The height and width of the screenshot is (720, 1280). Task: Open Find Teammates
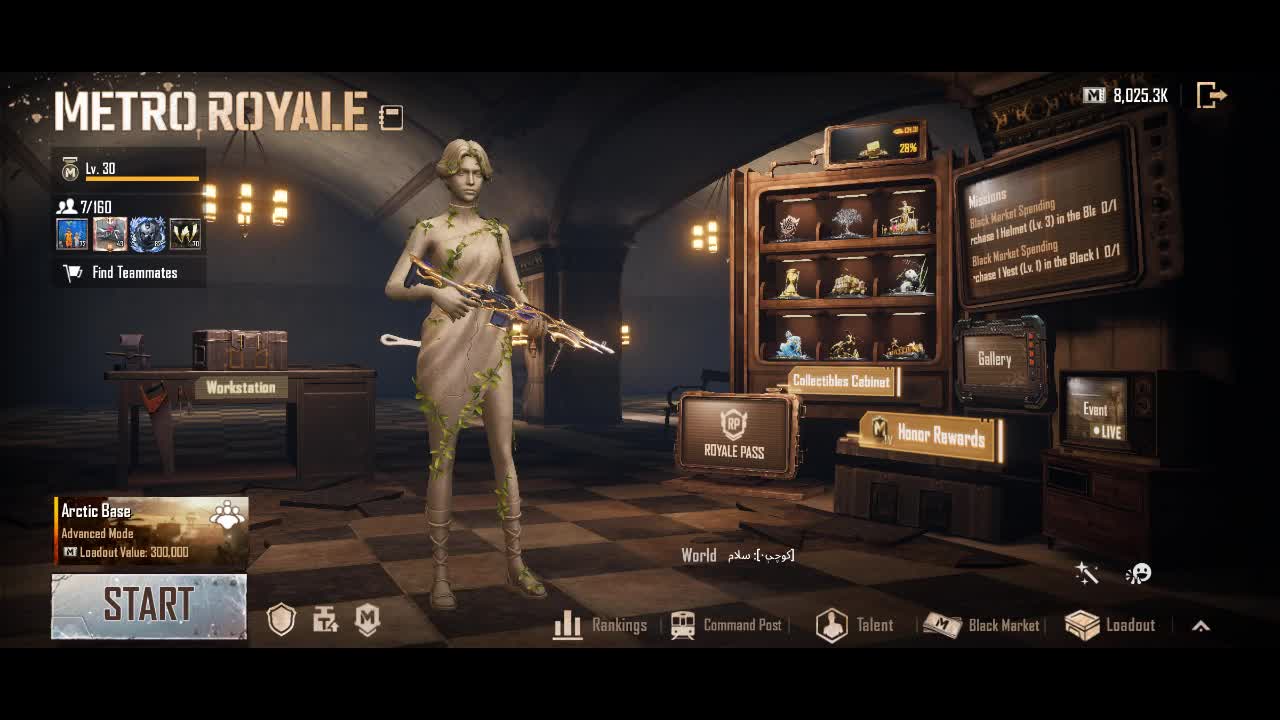(x=130, y=273)
